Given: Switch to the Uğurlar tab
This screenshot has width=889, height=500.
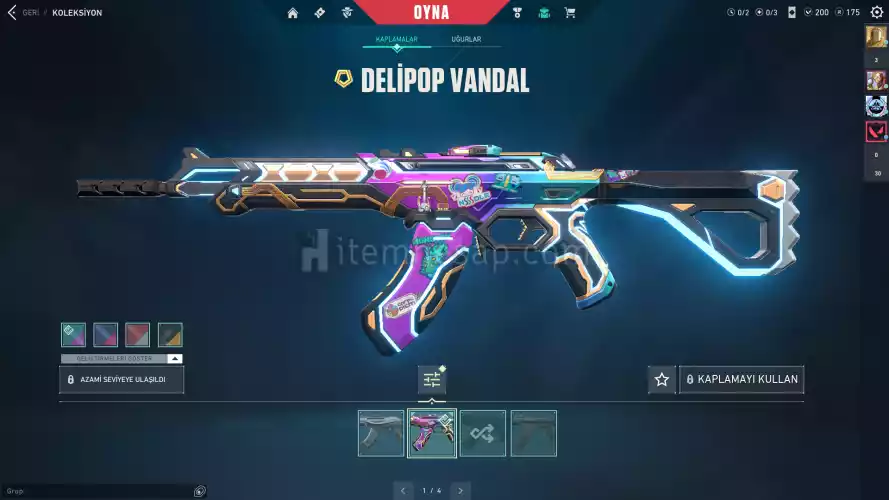Looking at the screenshot, I should [466, 39].
